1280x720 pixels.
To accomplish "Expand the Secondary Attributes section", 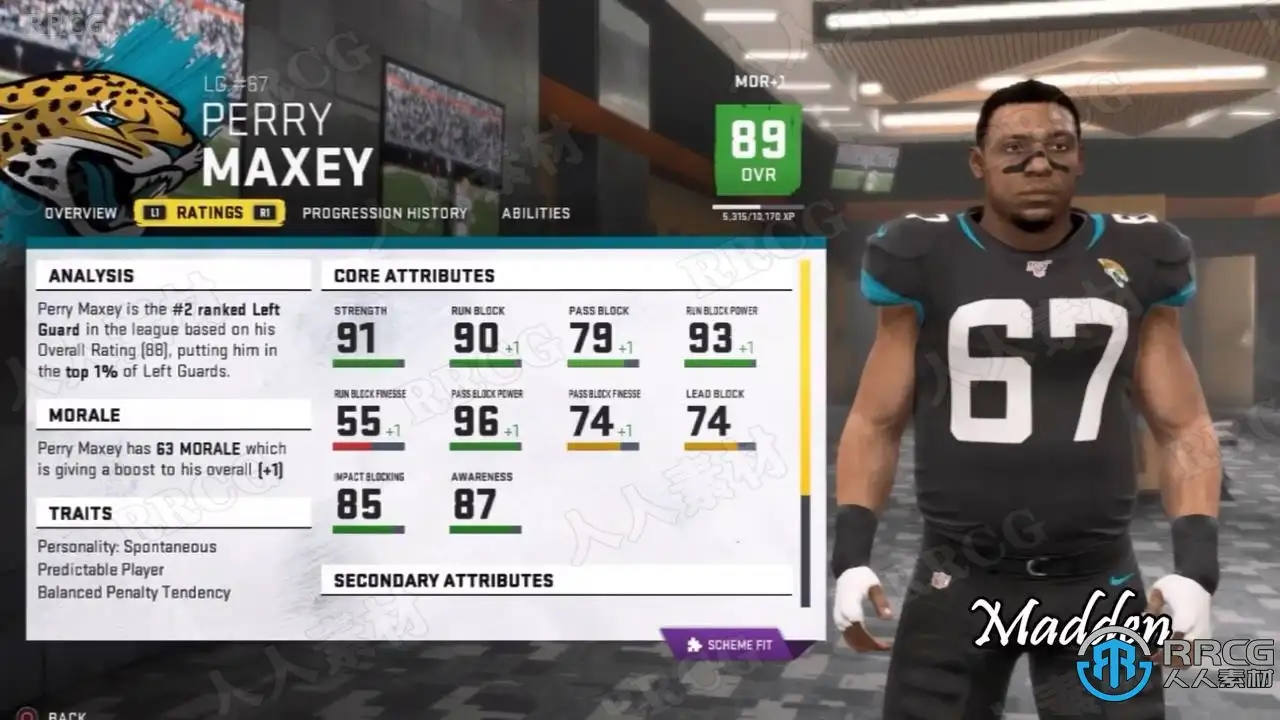I will (443, 580).
